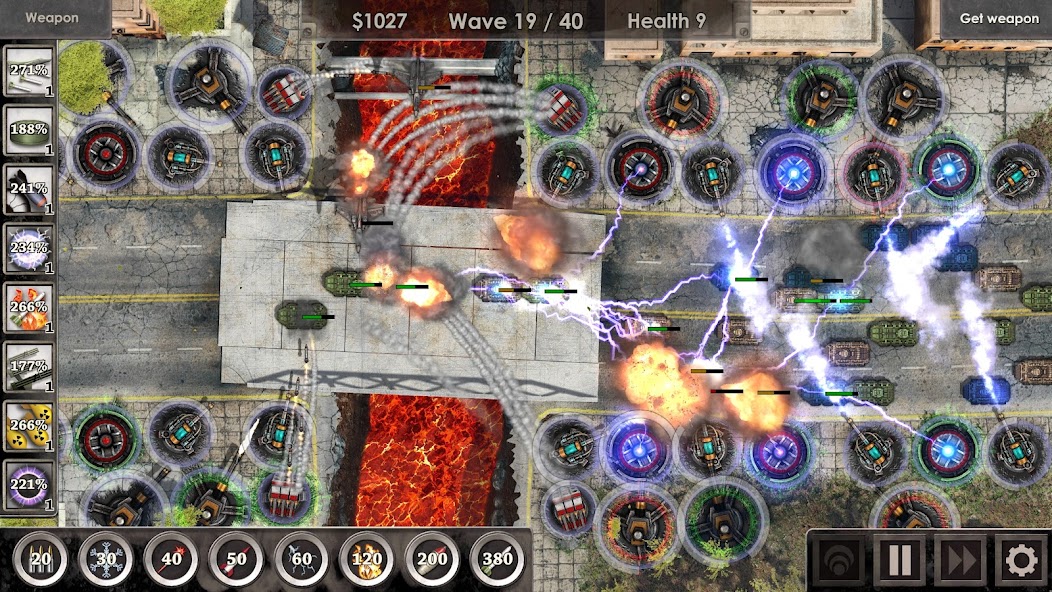Buy the 120-cost flame turret

(x=367, y=558)
